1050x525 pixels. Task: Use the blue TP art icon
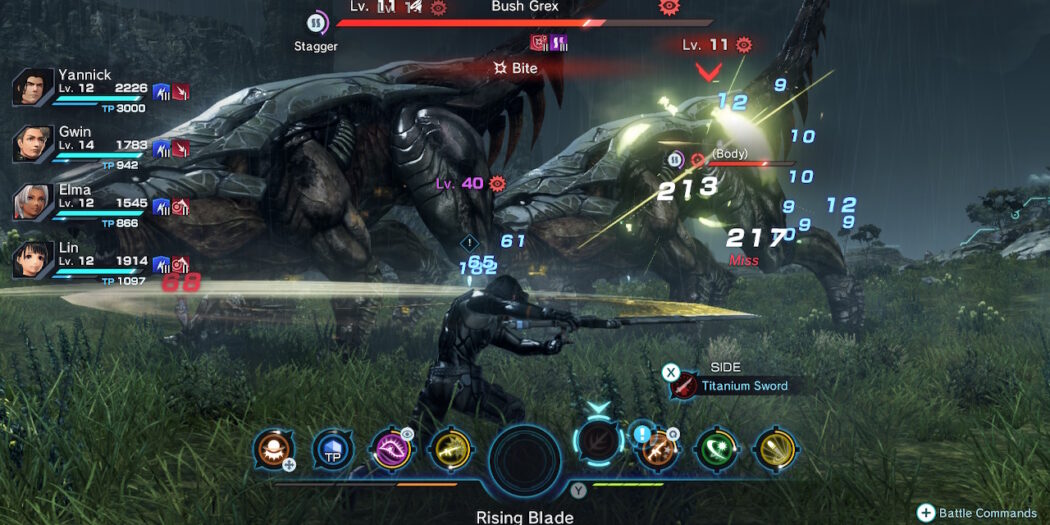click(332, 449)
